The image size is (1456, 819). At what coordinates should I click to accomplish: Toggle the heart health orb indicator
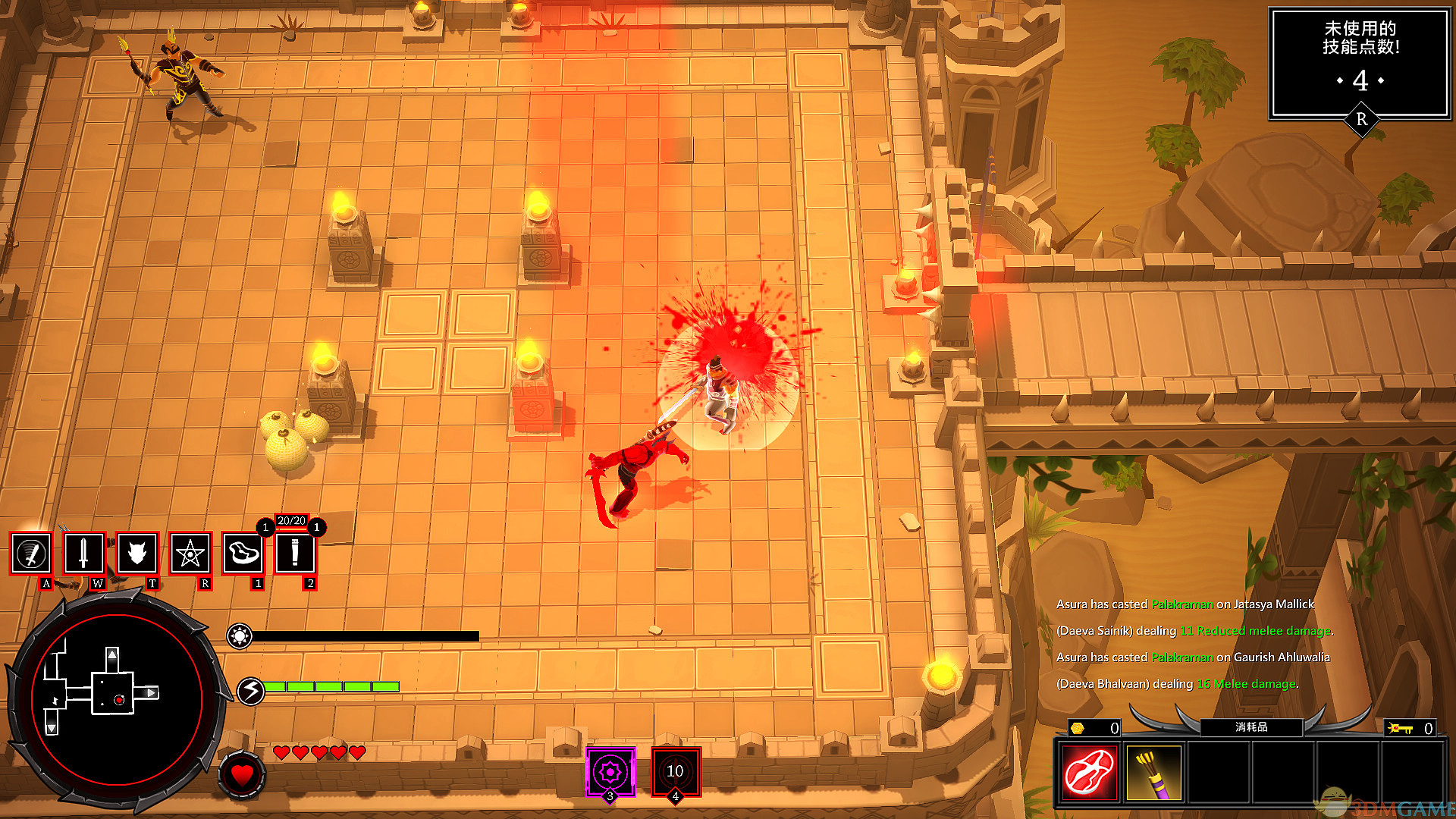[241, 775]
